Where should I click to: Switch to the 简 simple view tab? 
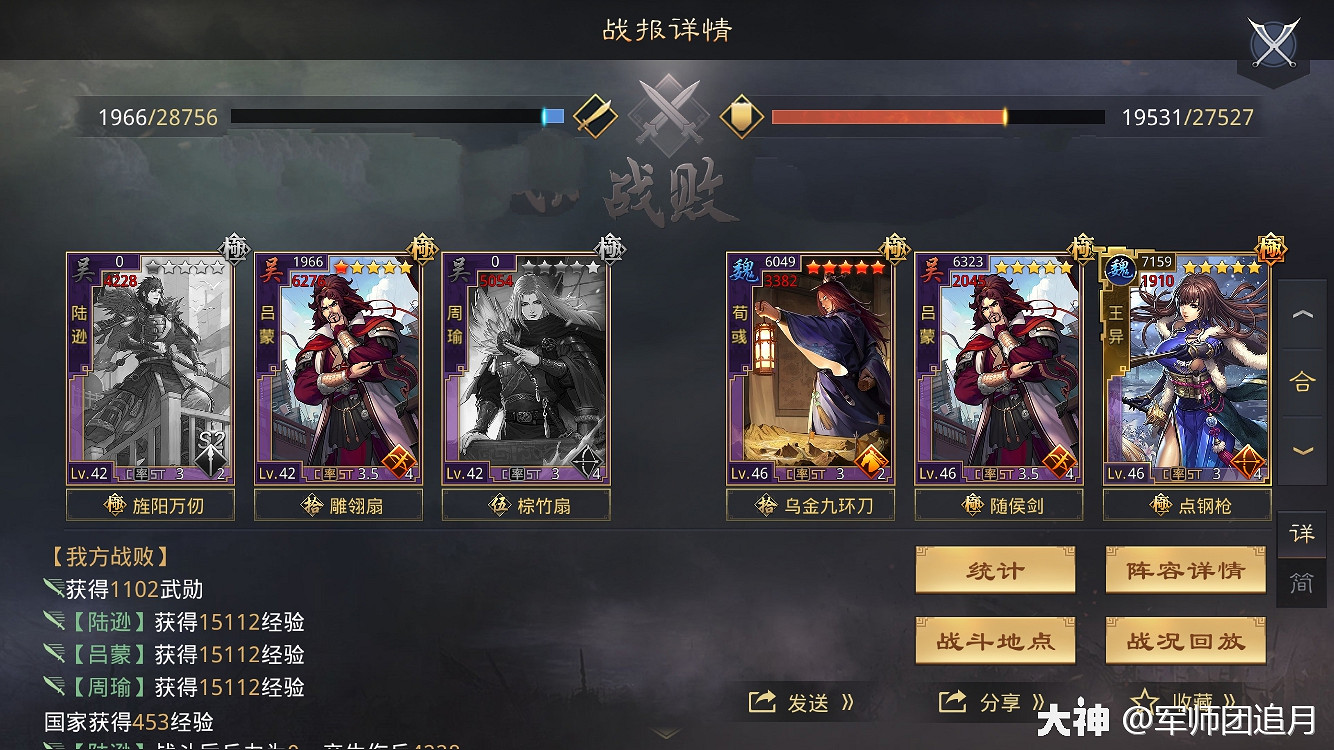[x=1302, y=583]
